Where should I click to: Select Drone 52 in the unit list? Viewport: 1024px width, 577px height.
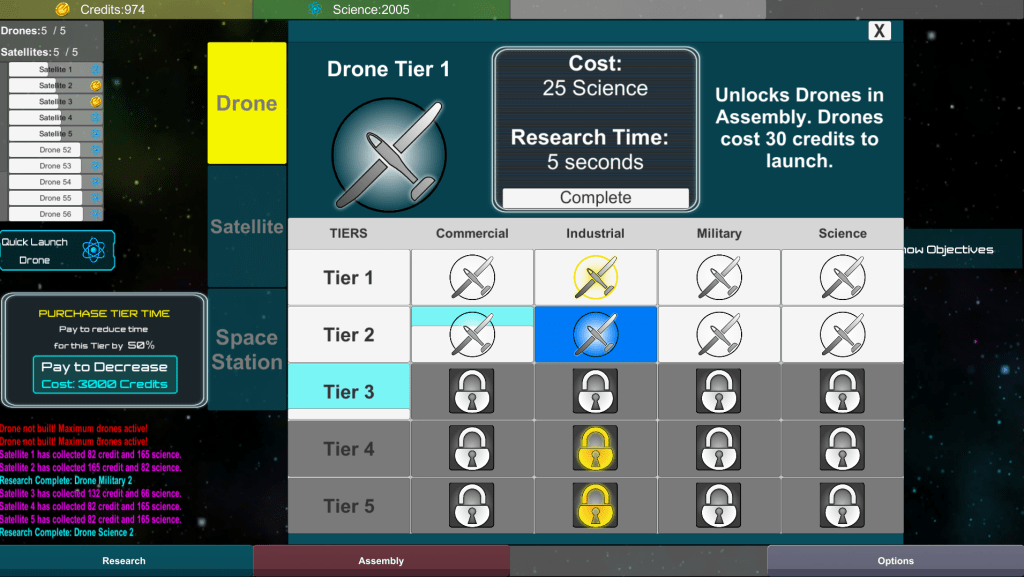pos(56,150)
